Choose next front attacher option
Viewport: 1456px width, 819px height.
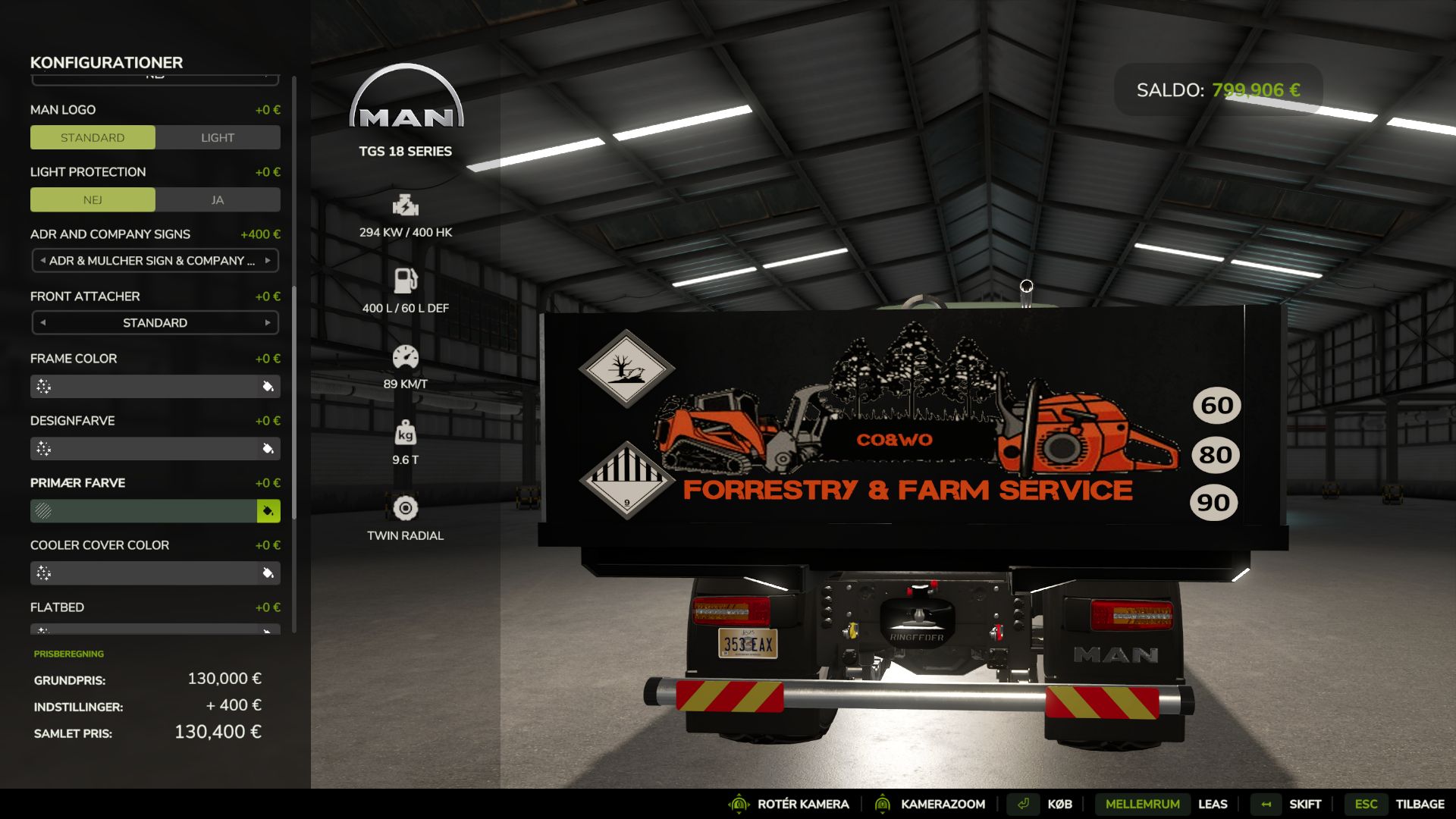point(268,322)
